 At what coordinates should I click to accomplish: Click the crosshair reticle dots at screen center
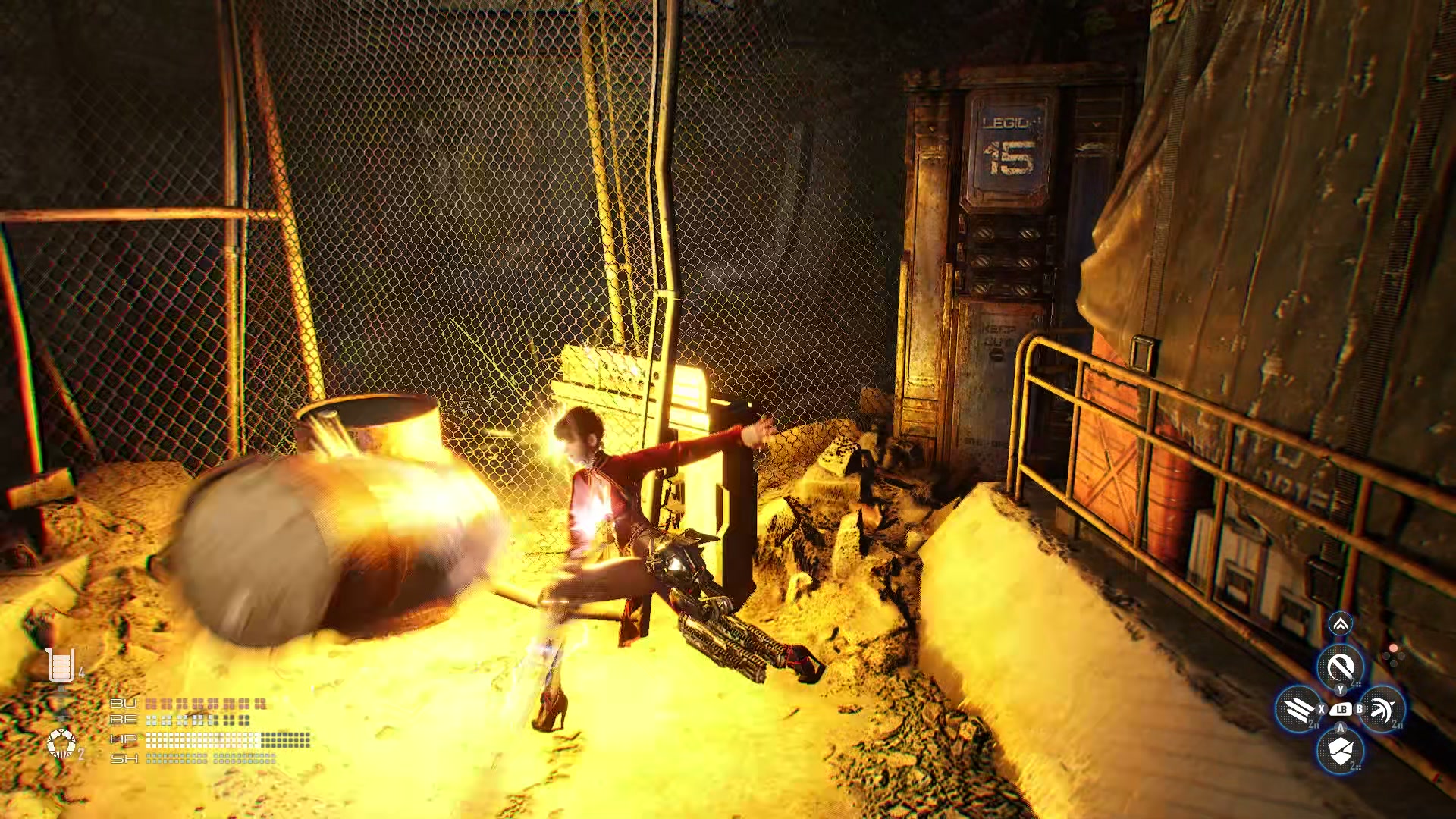pyautogui.click(x=1394, y=655)
